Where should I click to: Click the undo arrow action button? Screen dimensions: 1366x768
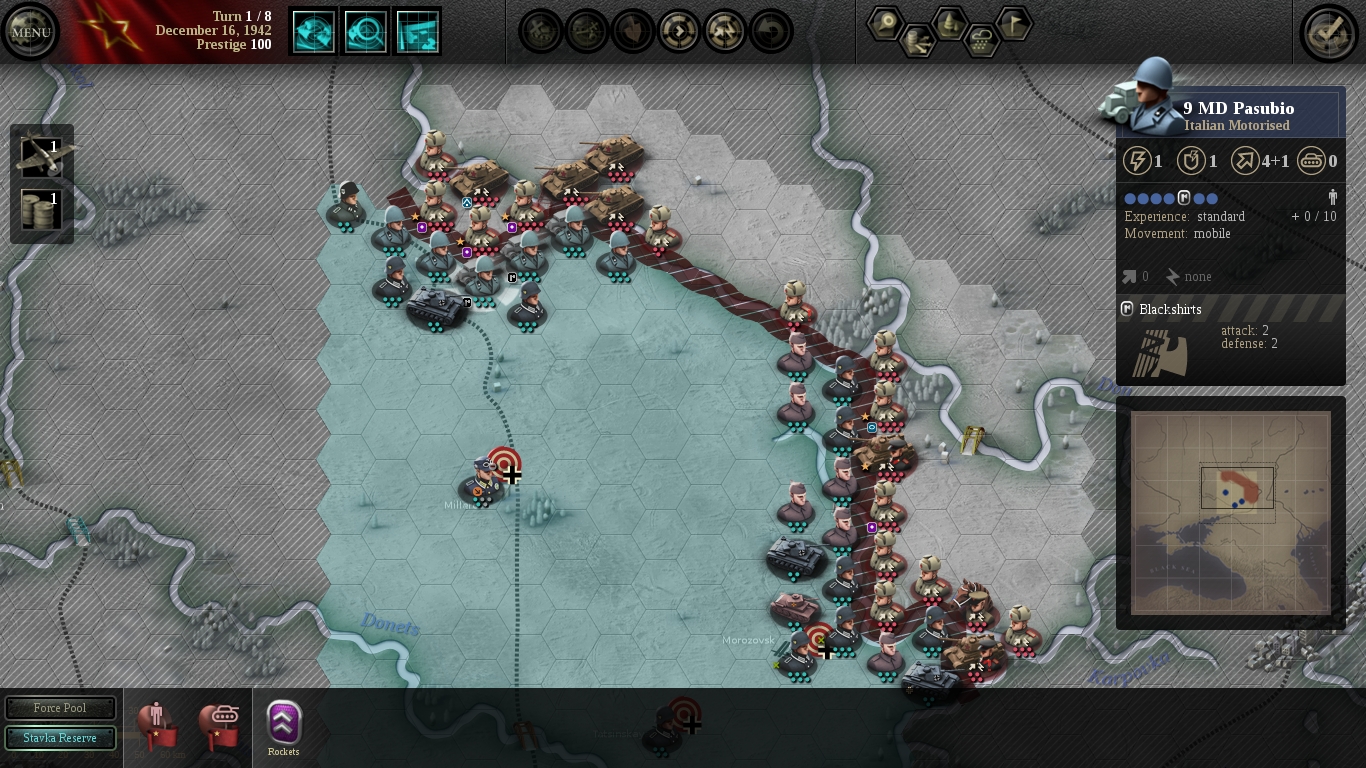(x=771, y=32)
